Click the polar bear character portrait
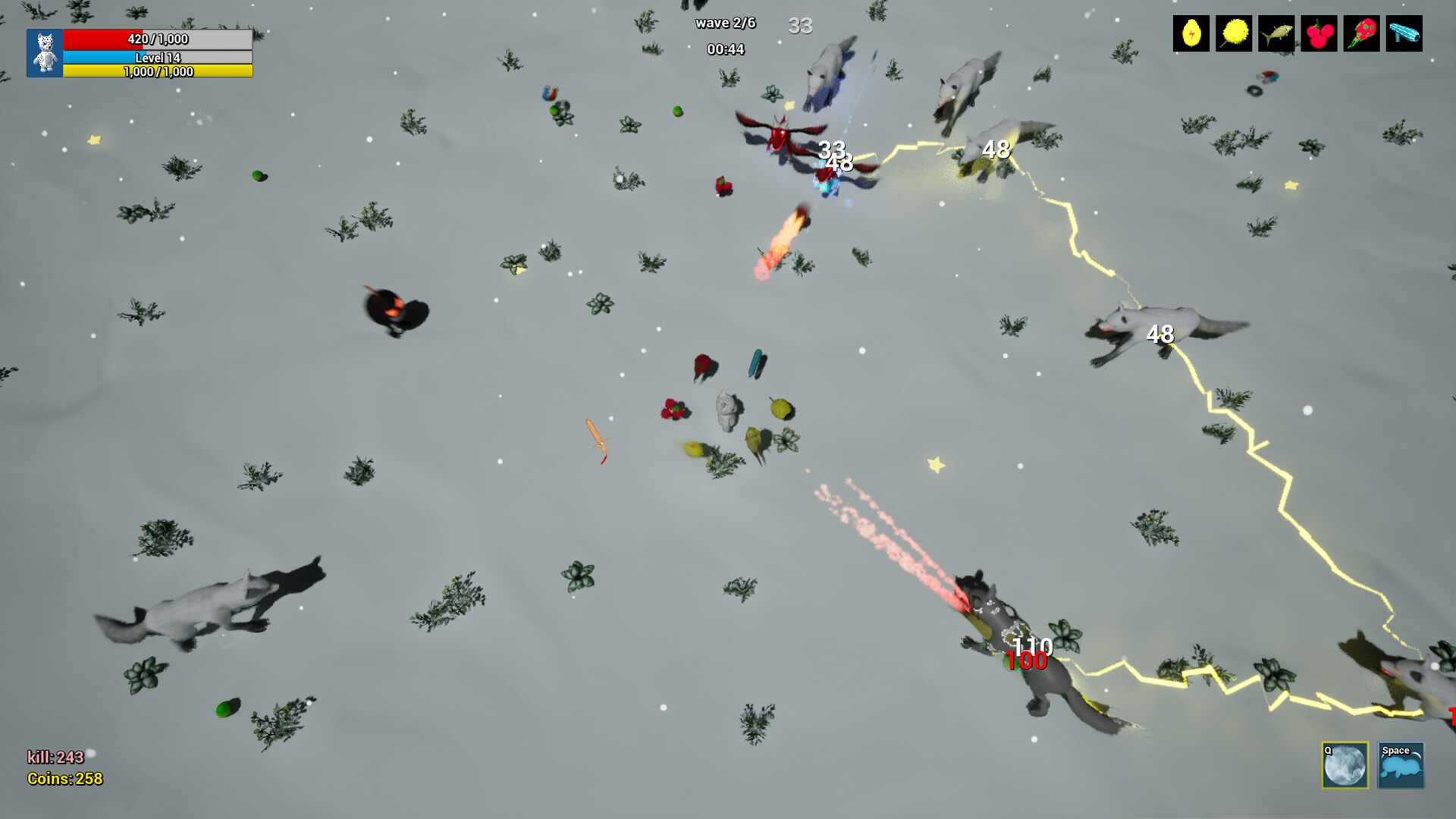Screen dimensions: 1456x819 tap(45, 52)
